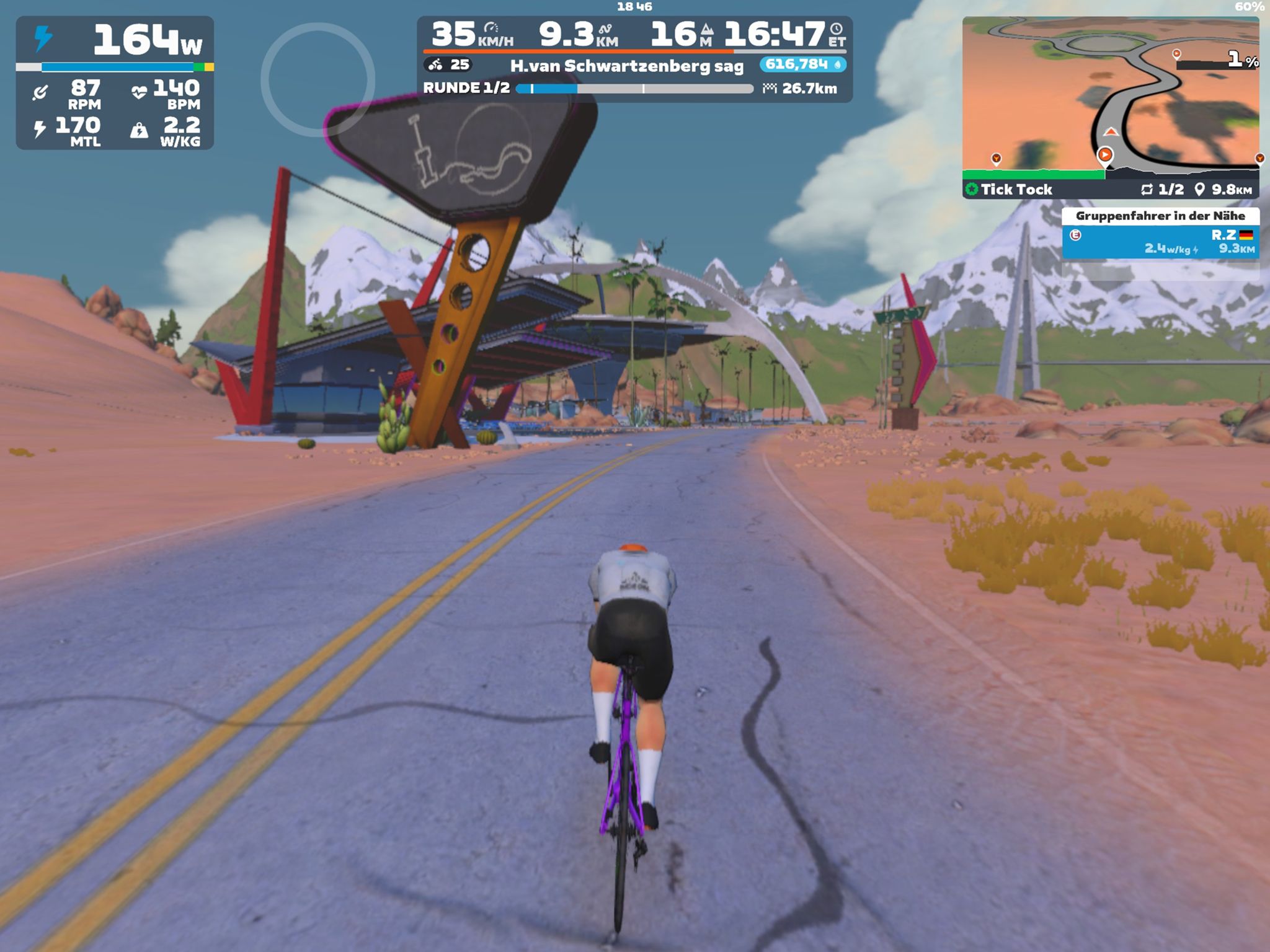Click the speed and distance top bar
Screen dimensions: 1270x952
(634, 34)
